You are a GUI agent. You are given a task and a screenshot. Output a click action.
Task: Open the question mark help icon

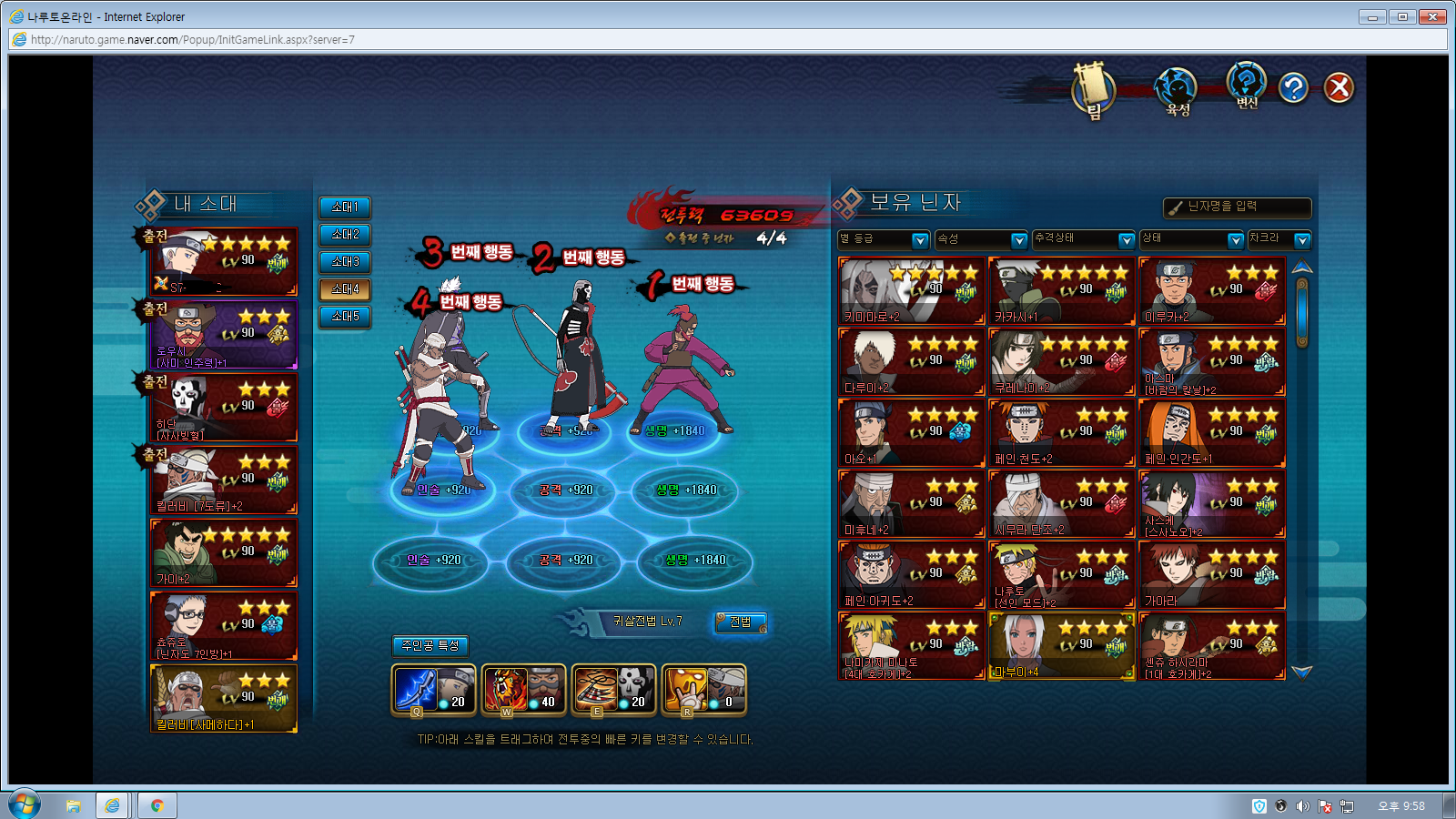[x=1293, y=88]
